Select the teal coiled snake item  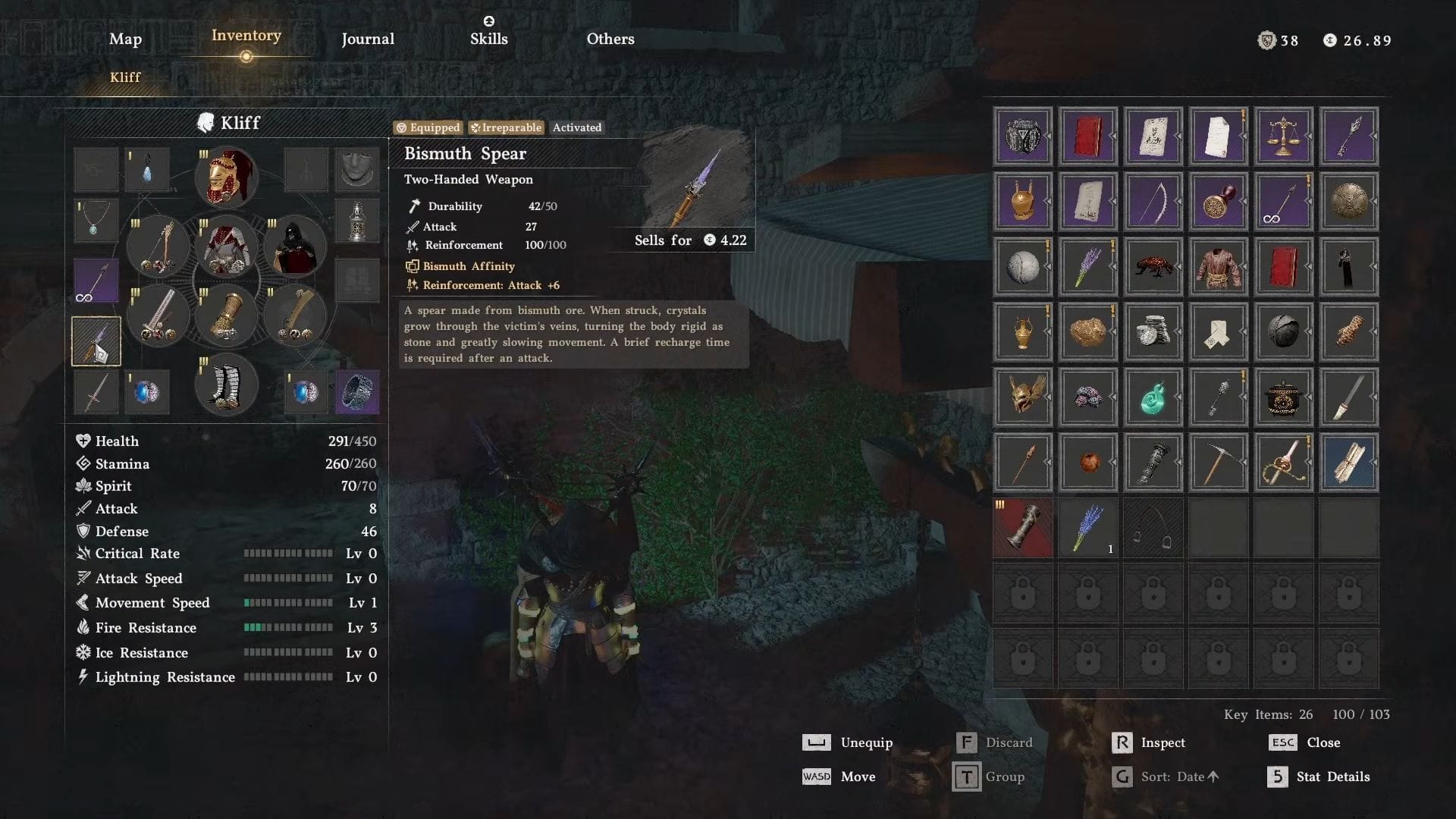click(x=1153, y=397)
